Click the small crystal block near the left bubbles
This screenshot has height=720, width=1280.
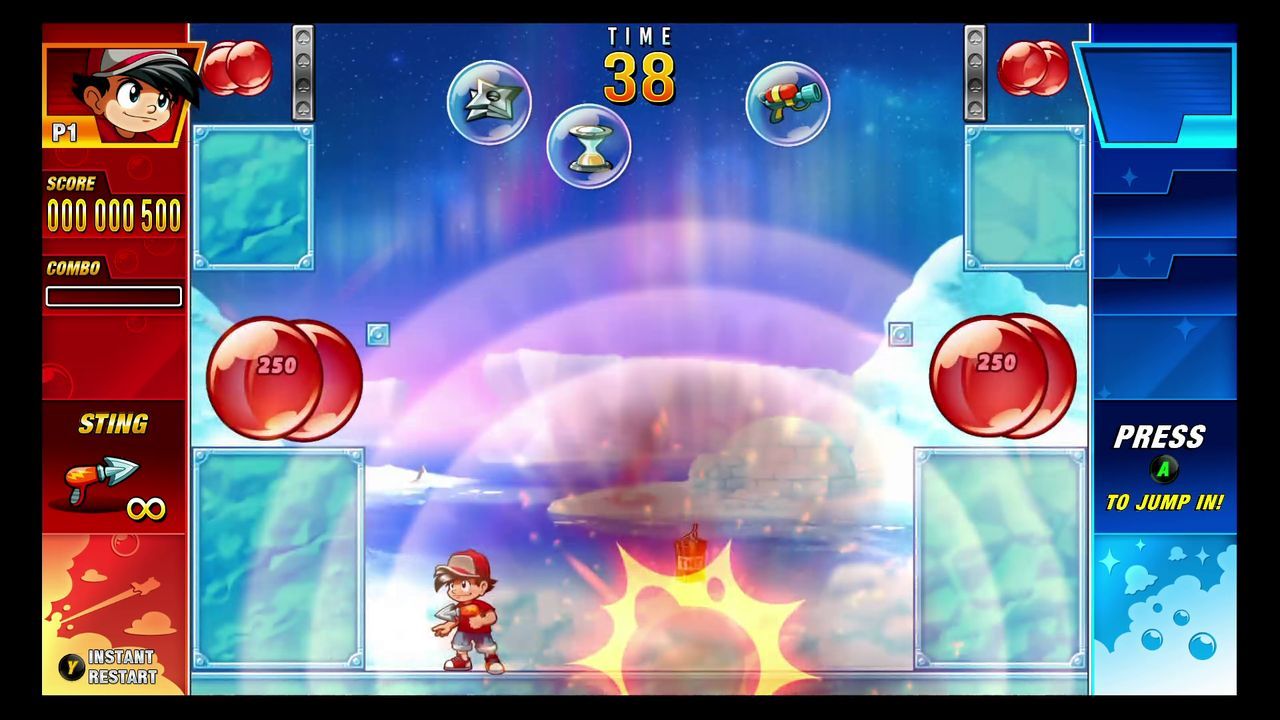pos(377,336)
